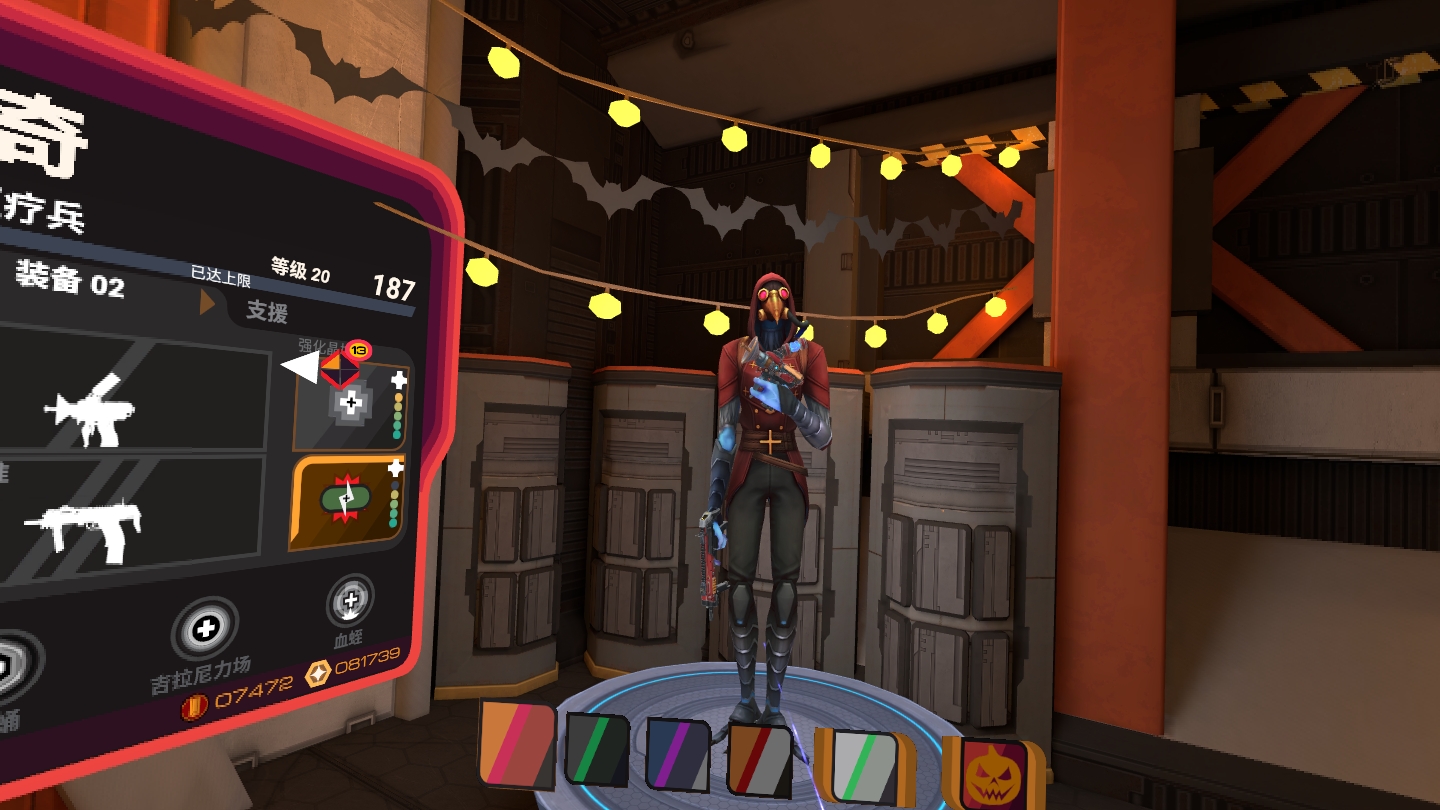Switch to the 支援 tab
Viewport: 1440px width, 810px height.
coord(267,311)
